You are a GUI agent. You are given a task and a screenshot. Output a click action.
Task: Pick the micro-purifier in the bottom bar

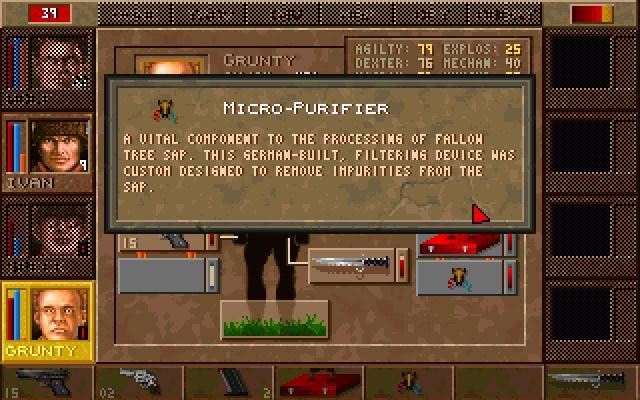pos(409,382)
